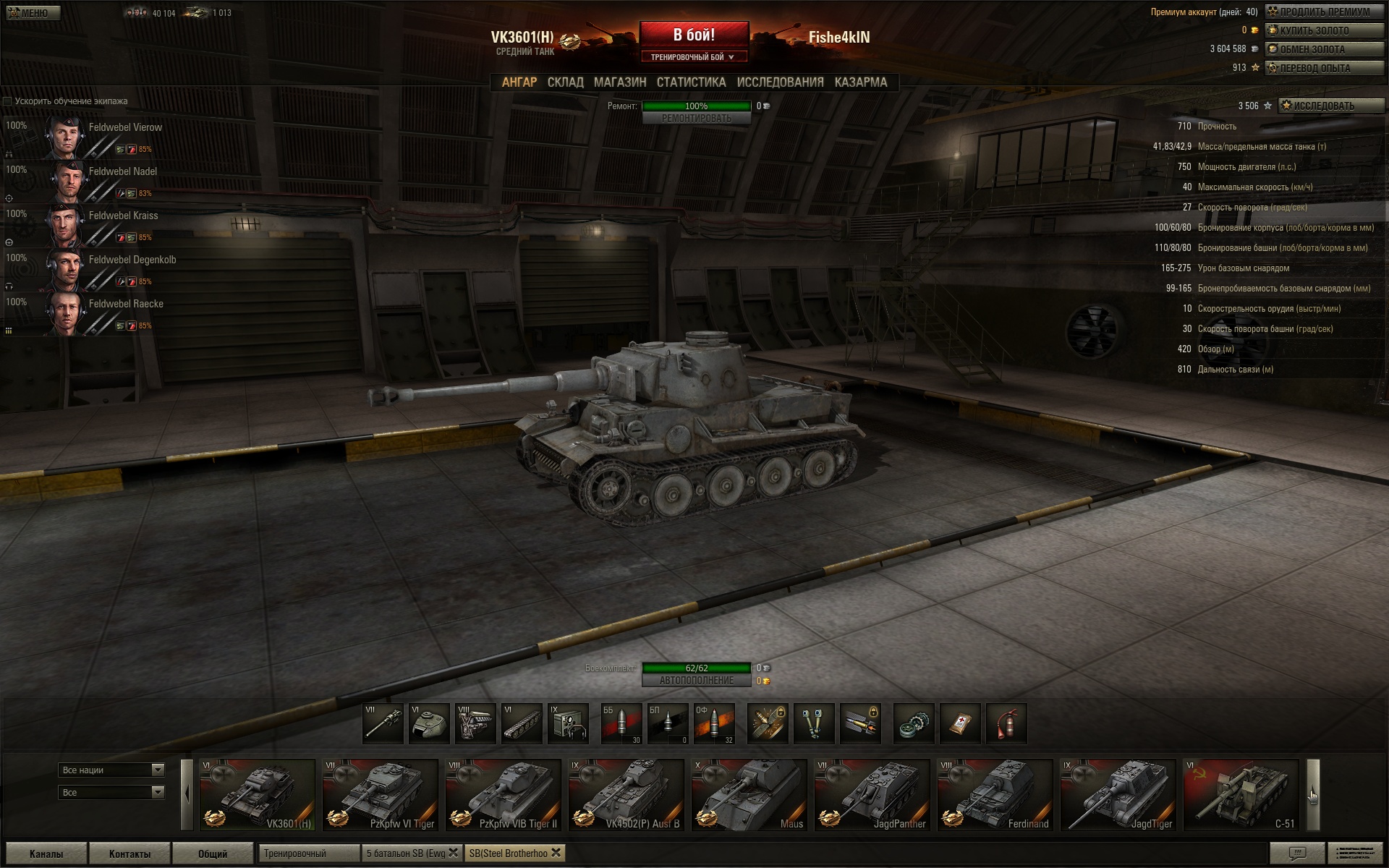1389x868 pixels.
Task: Start battle with the red В бой! button
Action: [x=694, y=35]
